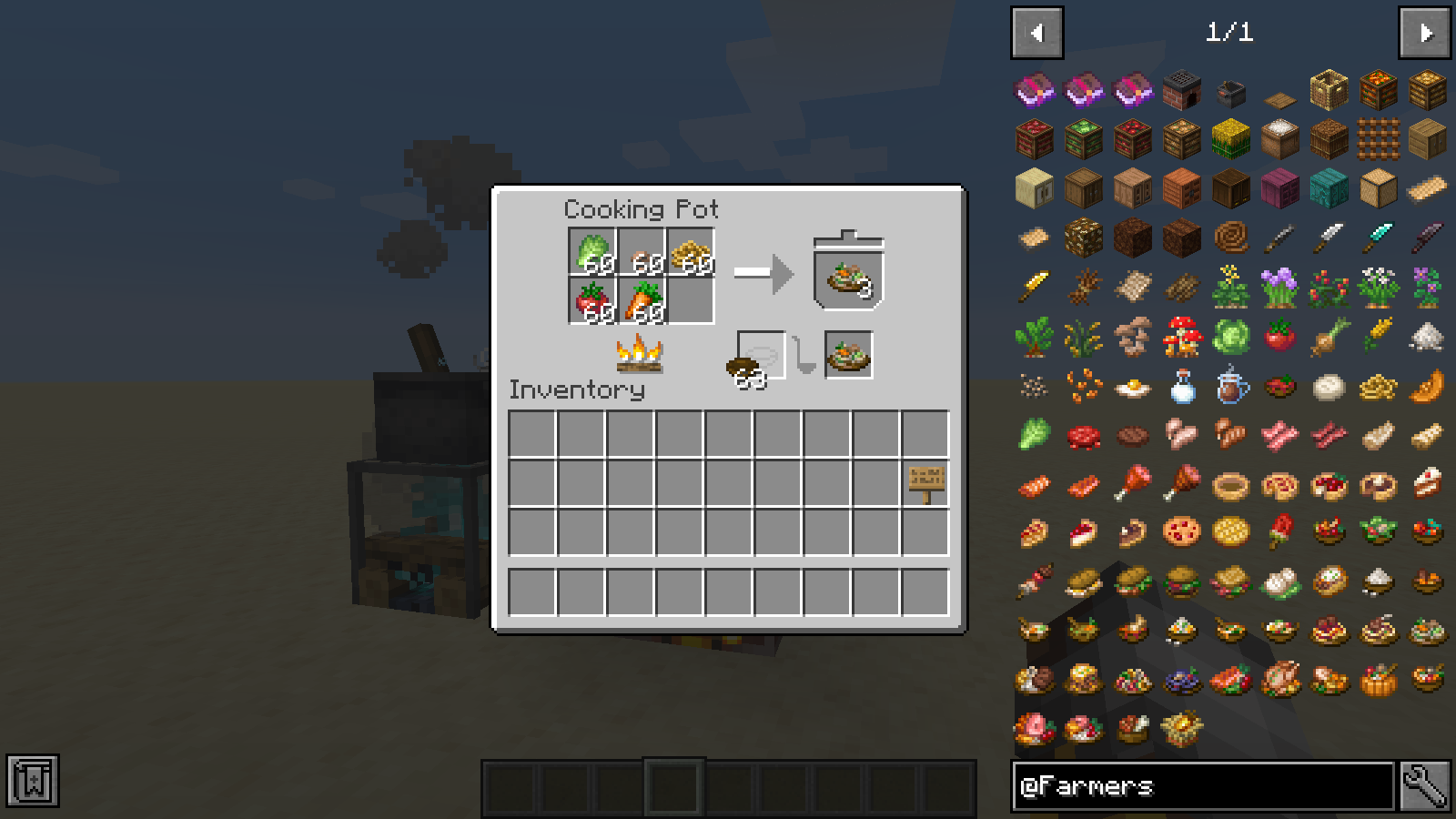Select the rope coil item
Viewport: 1456px width, 819px height.
click(x=1230, y=238)
